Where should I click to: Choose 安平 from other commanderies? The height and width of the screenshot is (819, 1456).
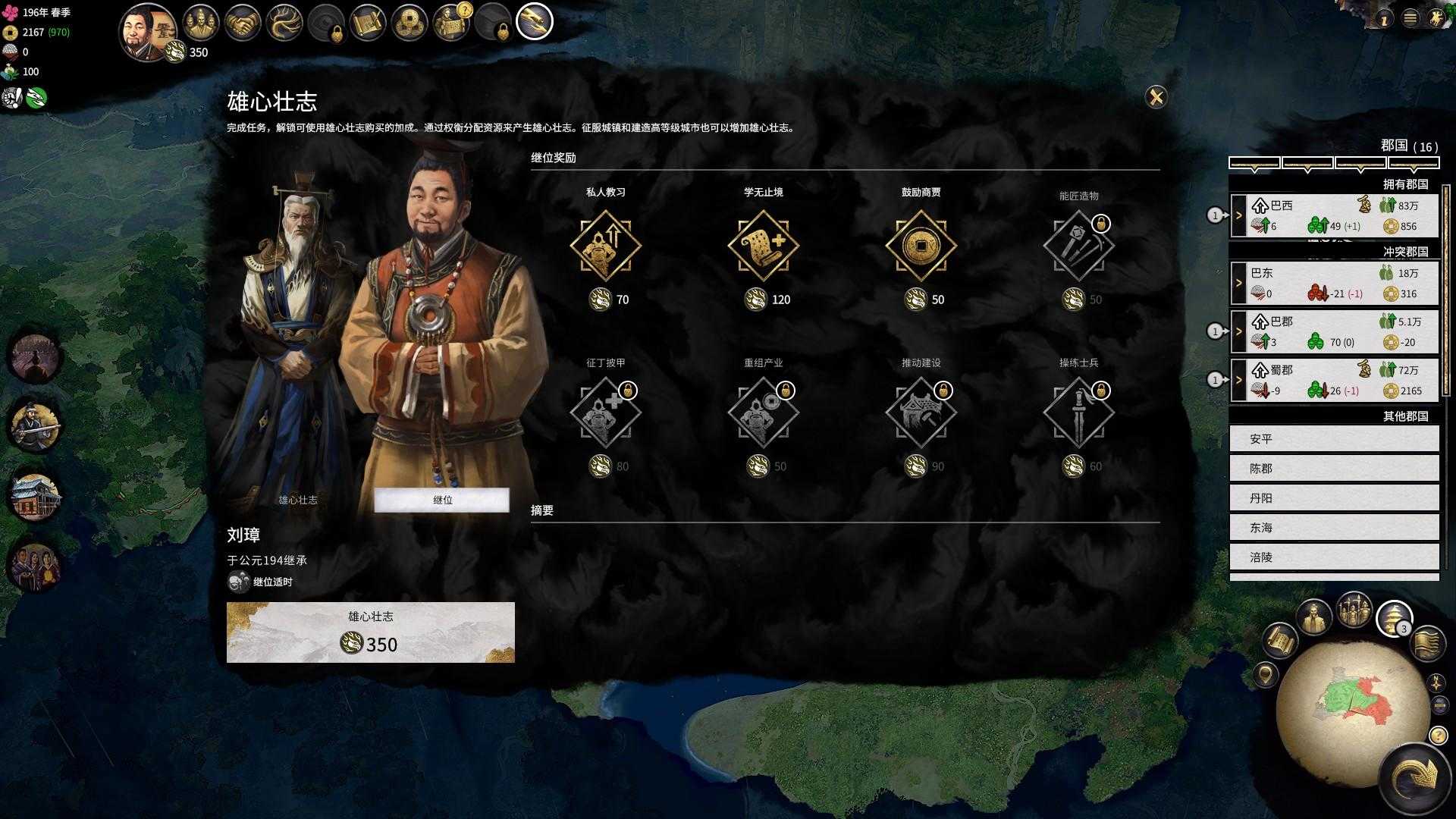1334,439
